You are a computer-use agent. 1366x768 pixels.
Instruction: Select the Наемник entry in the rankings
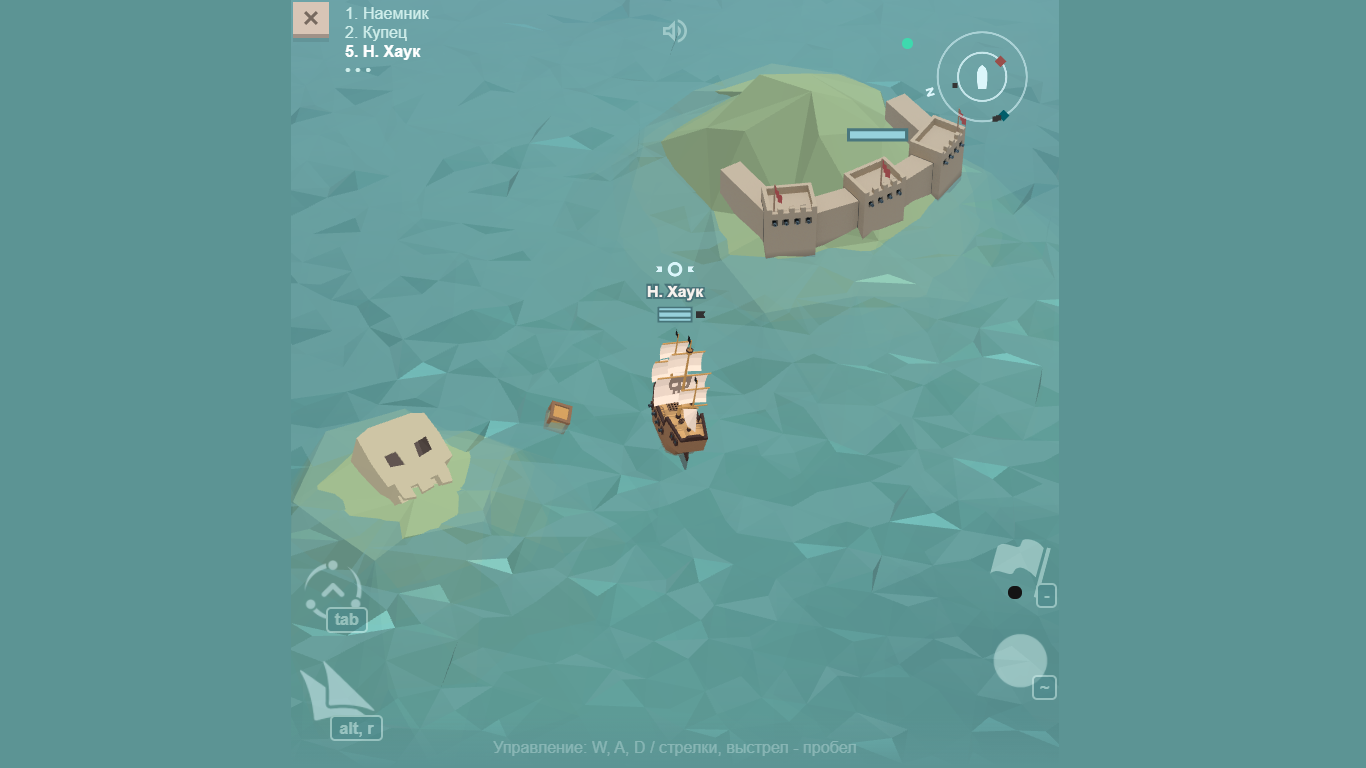tap(386, 13)
